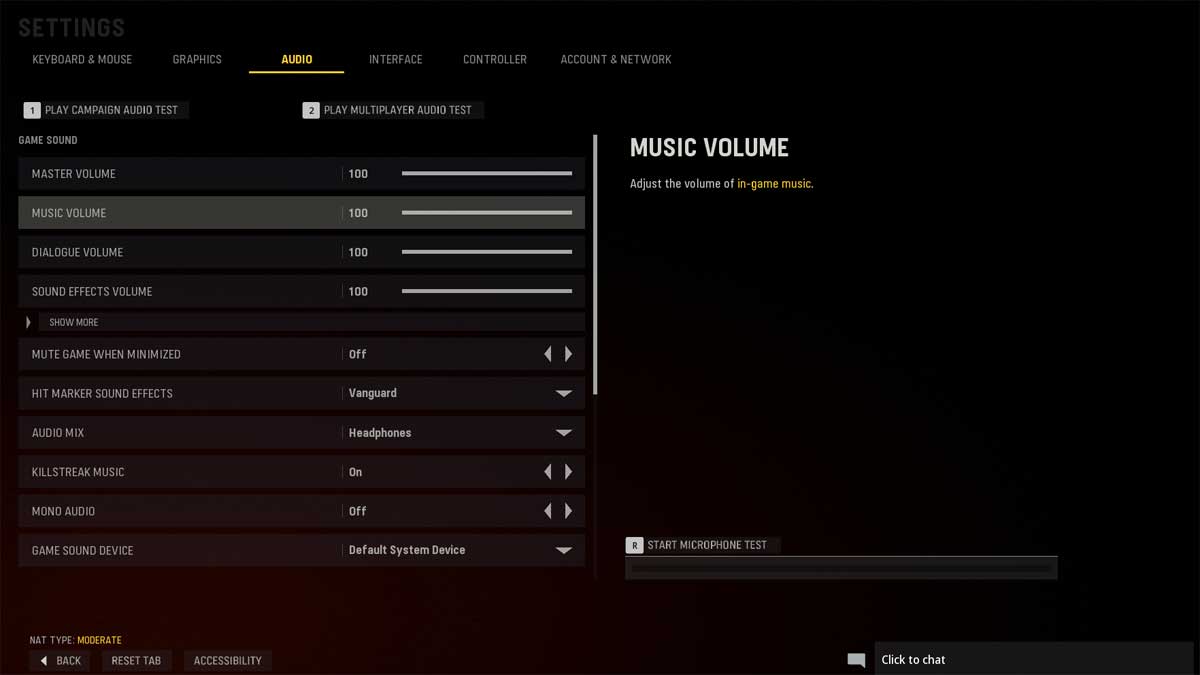Reset the audio tab settings

(137, 661)
